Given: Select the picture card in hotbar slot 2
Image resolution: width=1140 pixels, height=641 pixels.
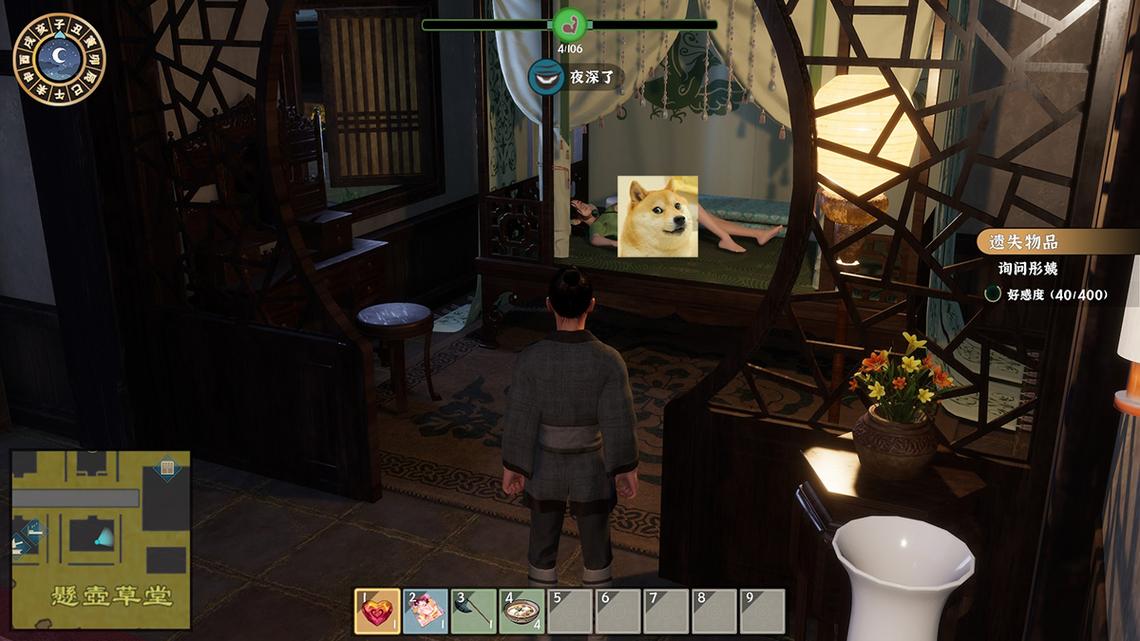Looking at the screenshot, I should pos(426,611).
